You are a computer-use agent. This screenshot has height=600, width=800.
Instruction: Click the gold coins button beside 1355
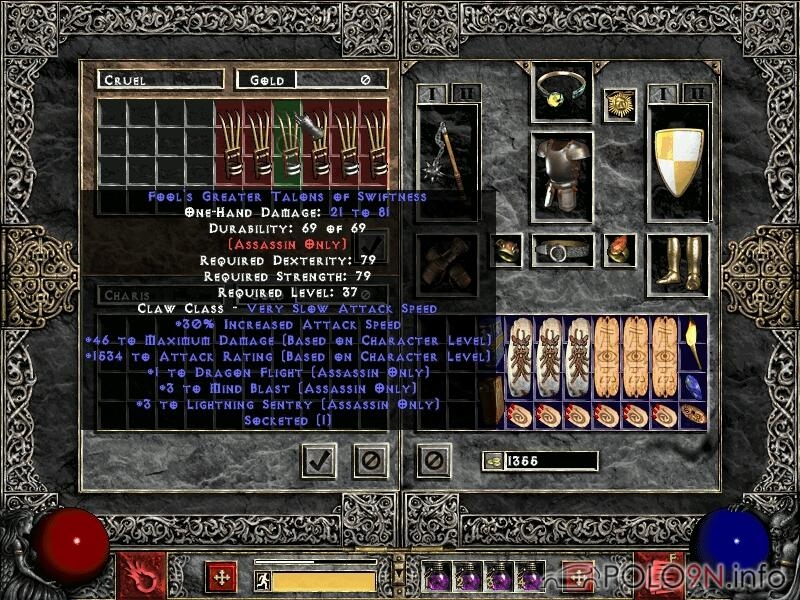[492, 461]
